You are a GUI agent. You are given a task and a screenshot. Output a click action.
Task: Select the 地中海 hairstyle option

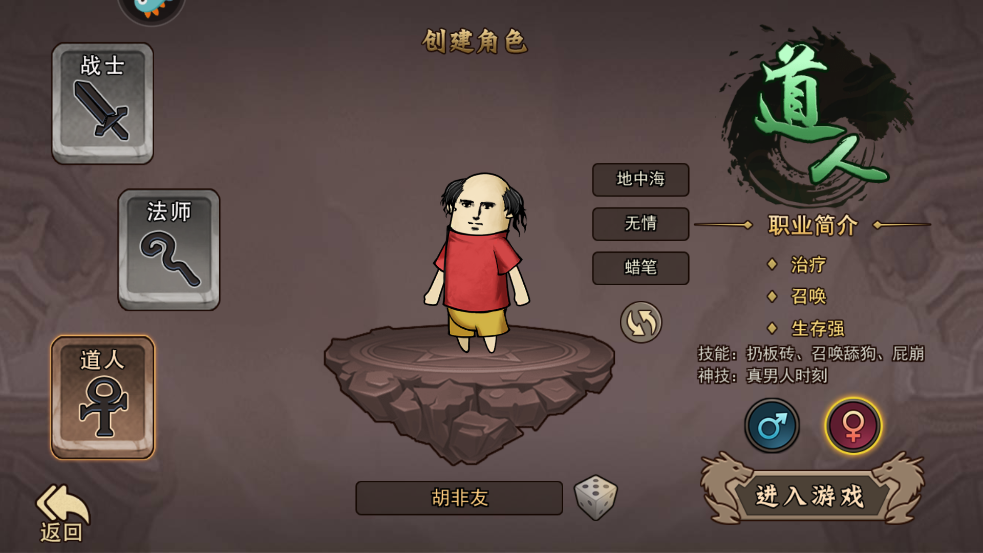pos(640,180)
